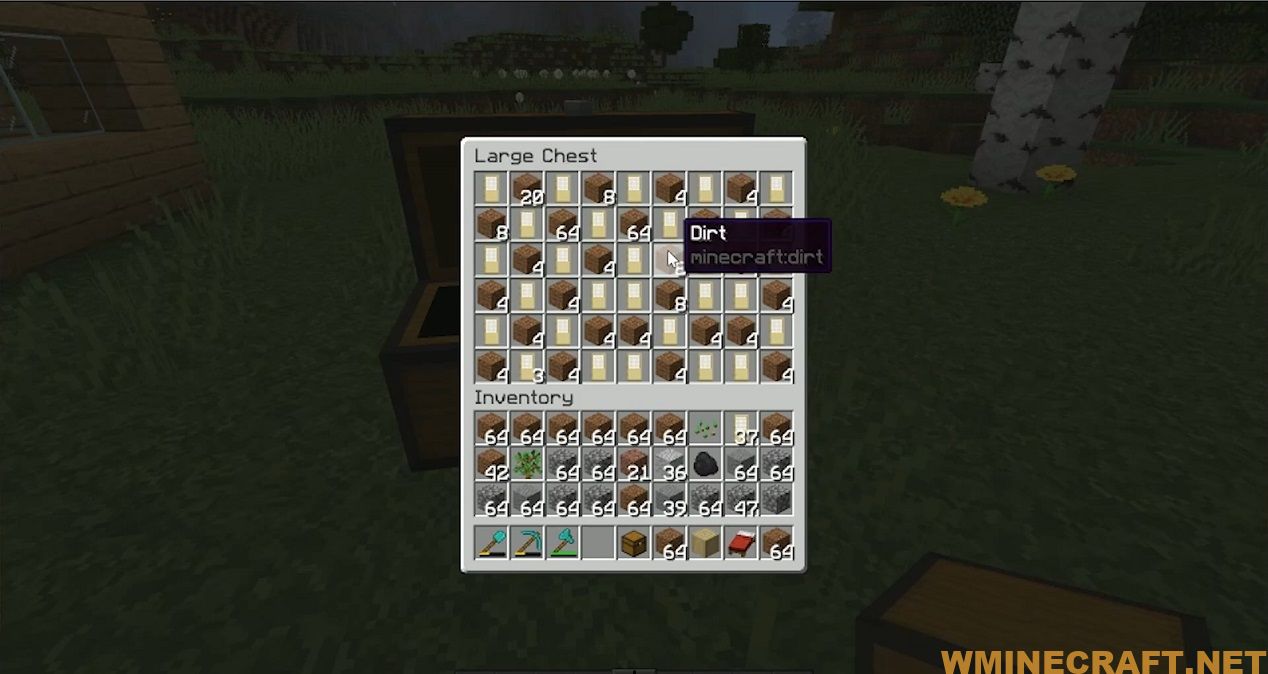Select the diamond shovel in the hotbar

[x=490, y=544]
